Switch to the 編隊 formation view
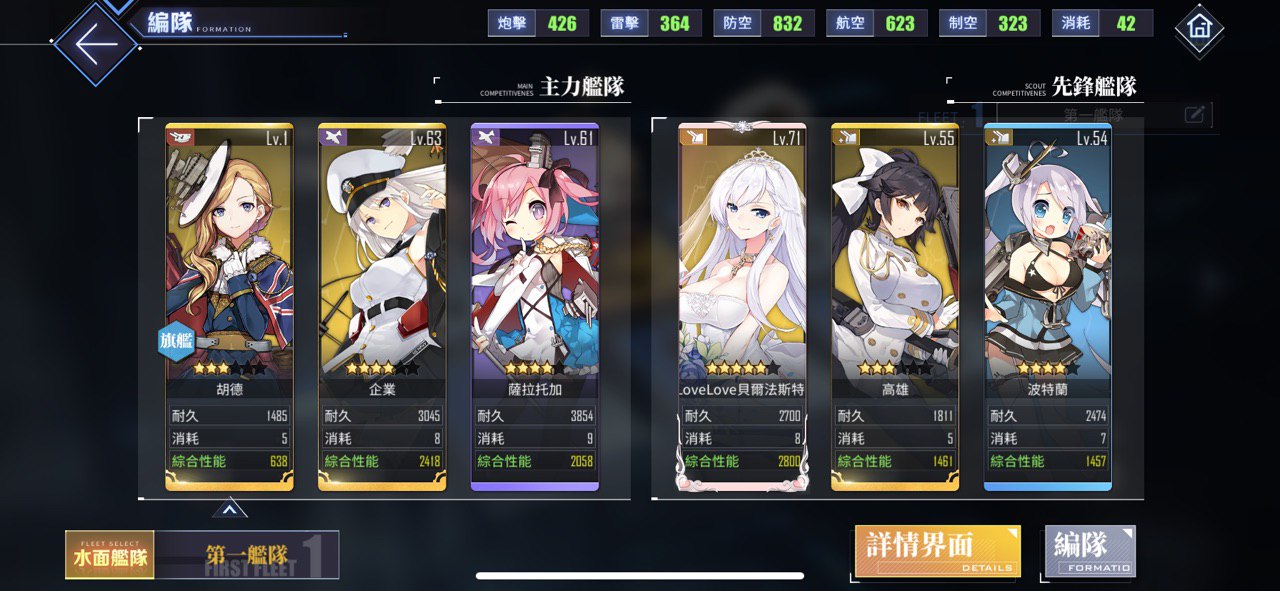The image size is (1280, 591). click(x=1090, y=552)
